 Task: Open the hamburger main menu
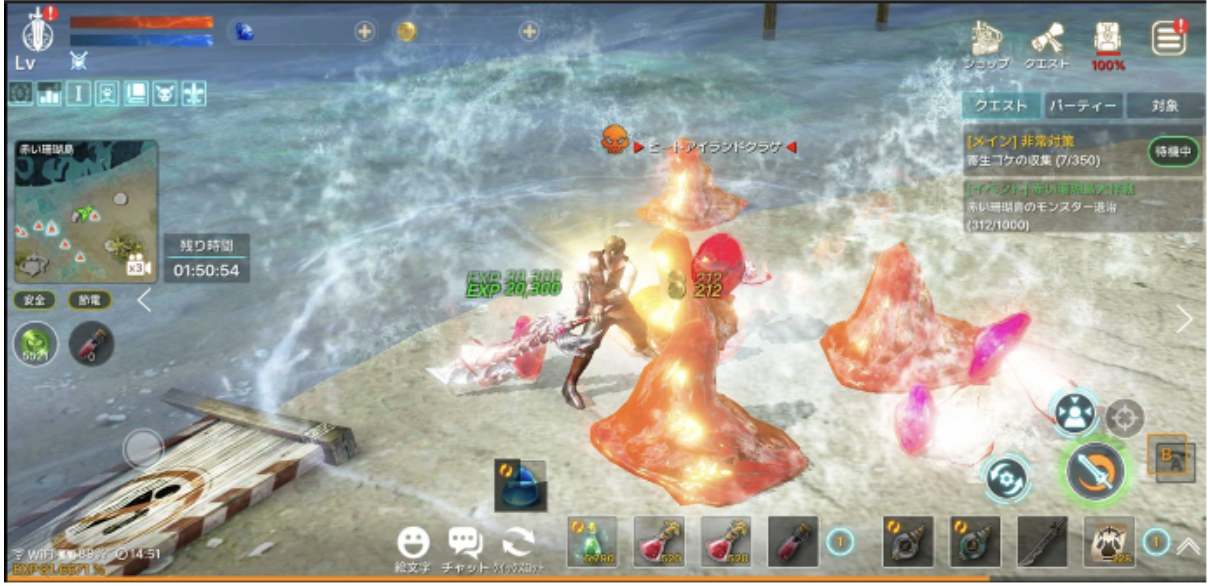1167,38
